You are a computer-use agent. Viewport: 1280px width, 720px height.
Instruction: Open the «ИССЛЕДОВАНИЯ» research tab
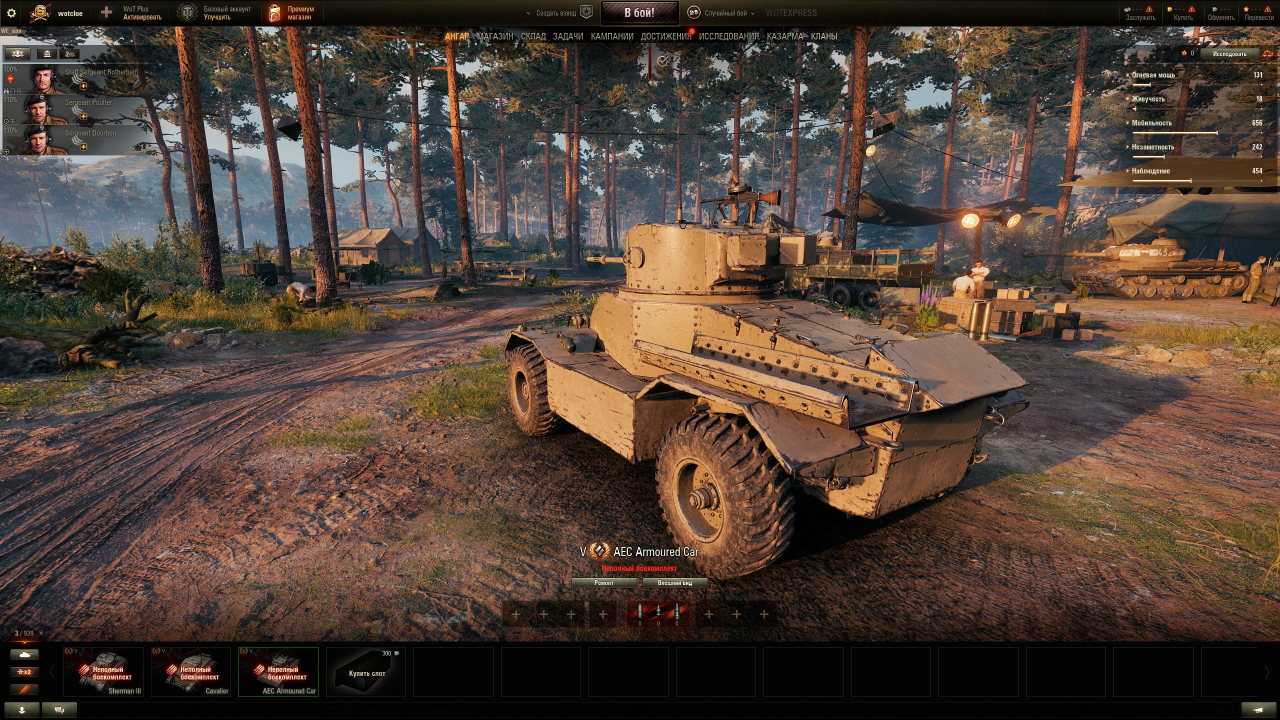[728, 37]
